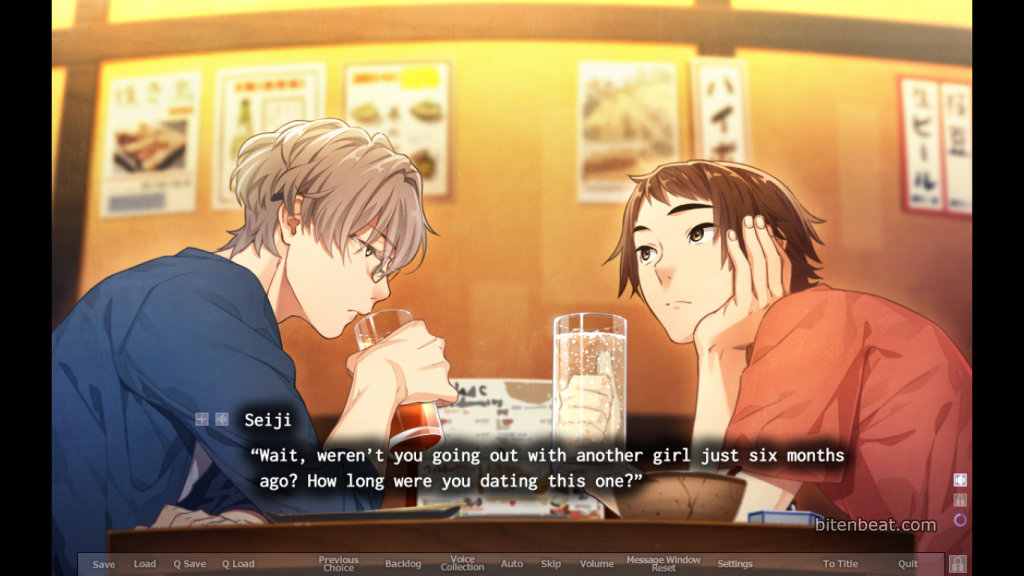This screenshot has width=1024, height=576.
Task: Click the purple circle icon
Action: [960, 520]
